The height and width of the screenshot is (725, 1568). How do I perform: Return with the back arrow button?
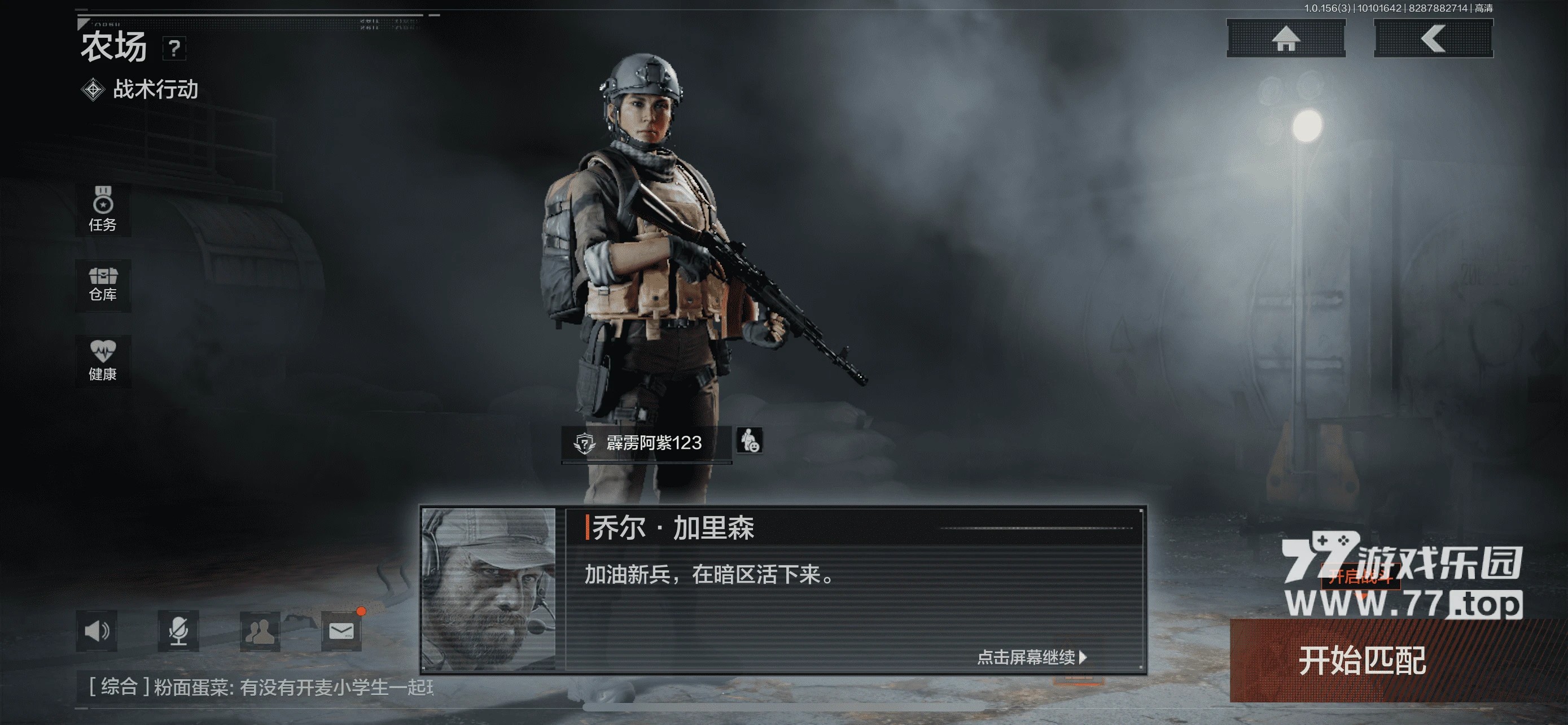tap(1433, 38)
